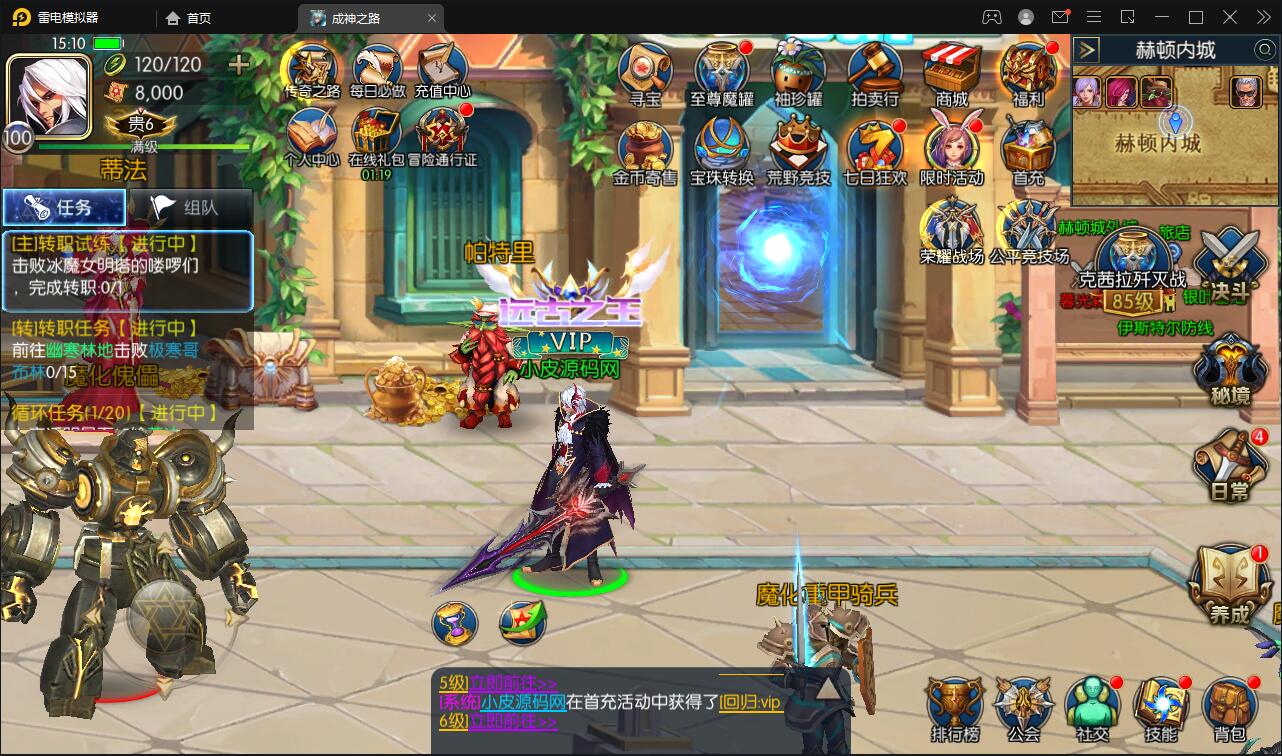Select the 任务 quest tab
Viewport: 1282px width, 756px height.
[x=64, y=207]
